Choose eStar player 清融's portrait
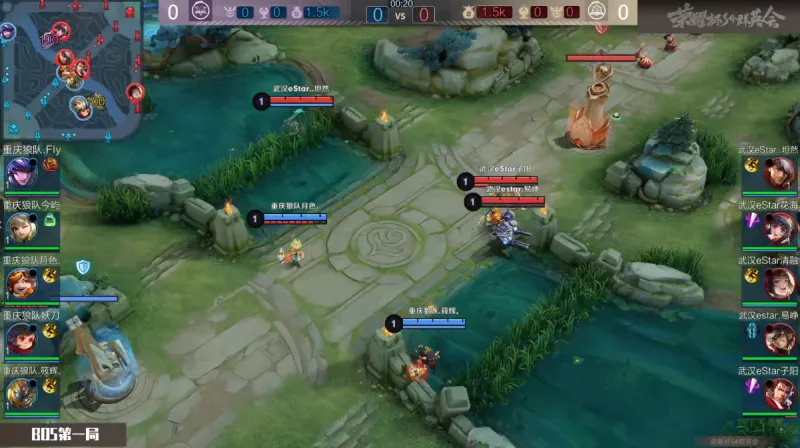Image resolution: width=800 pixels, height=448 pixels. coord(780,285)
